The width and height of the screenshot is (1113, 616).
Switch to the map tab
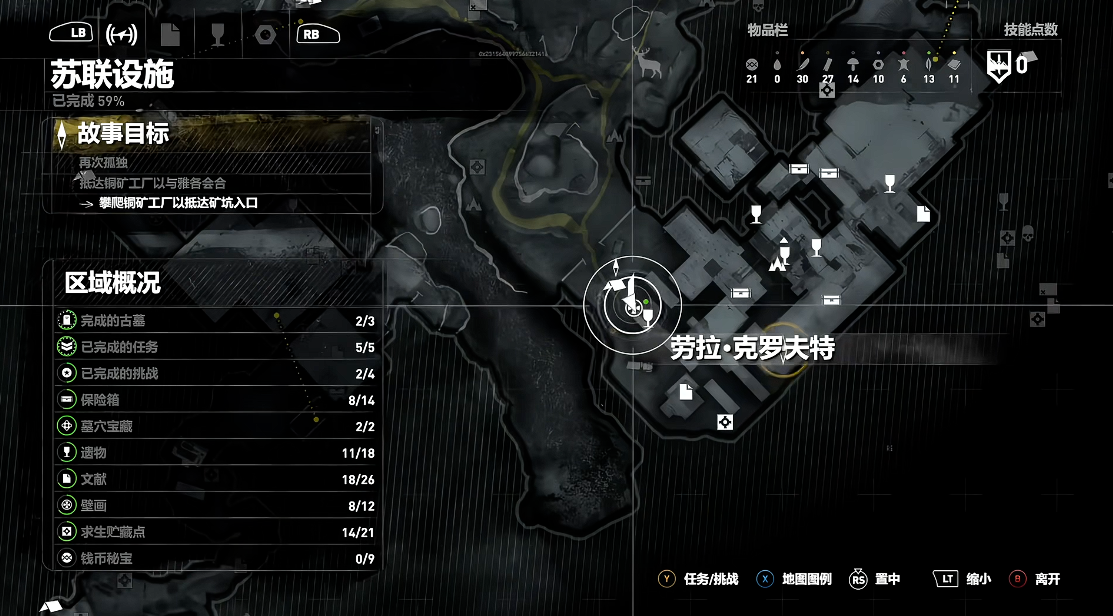(122, 34)
